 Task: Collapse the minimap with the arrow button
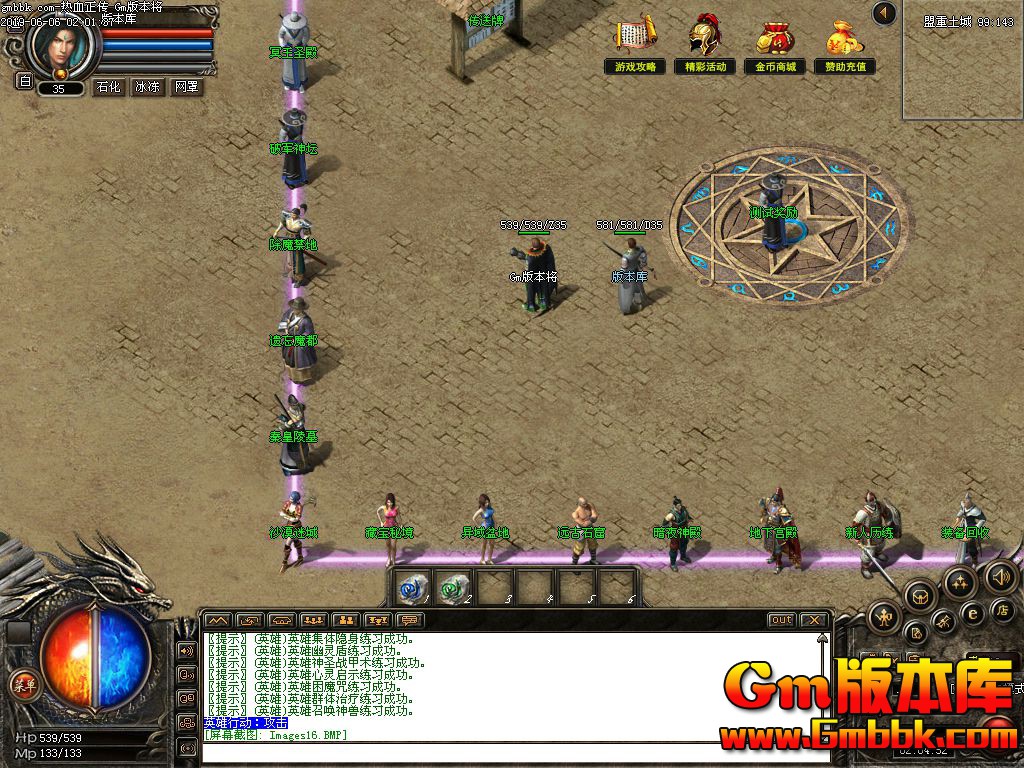coord(884,13)
